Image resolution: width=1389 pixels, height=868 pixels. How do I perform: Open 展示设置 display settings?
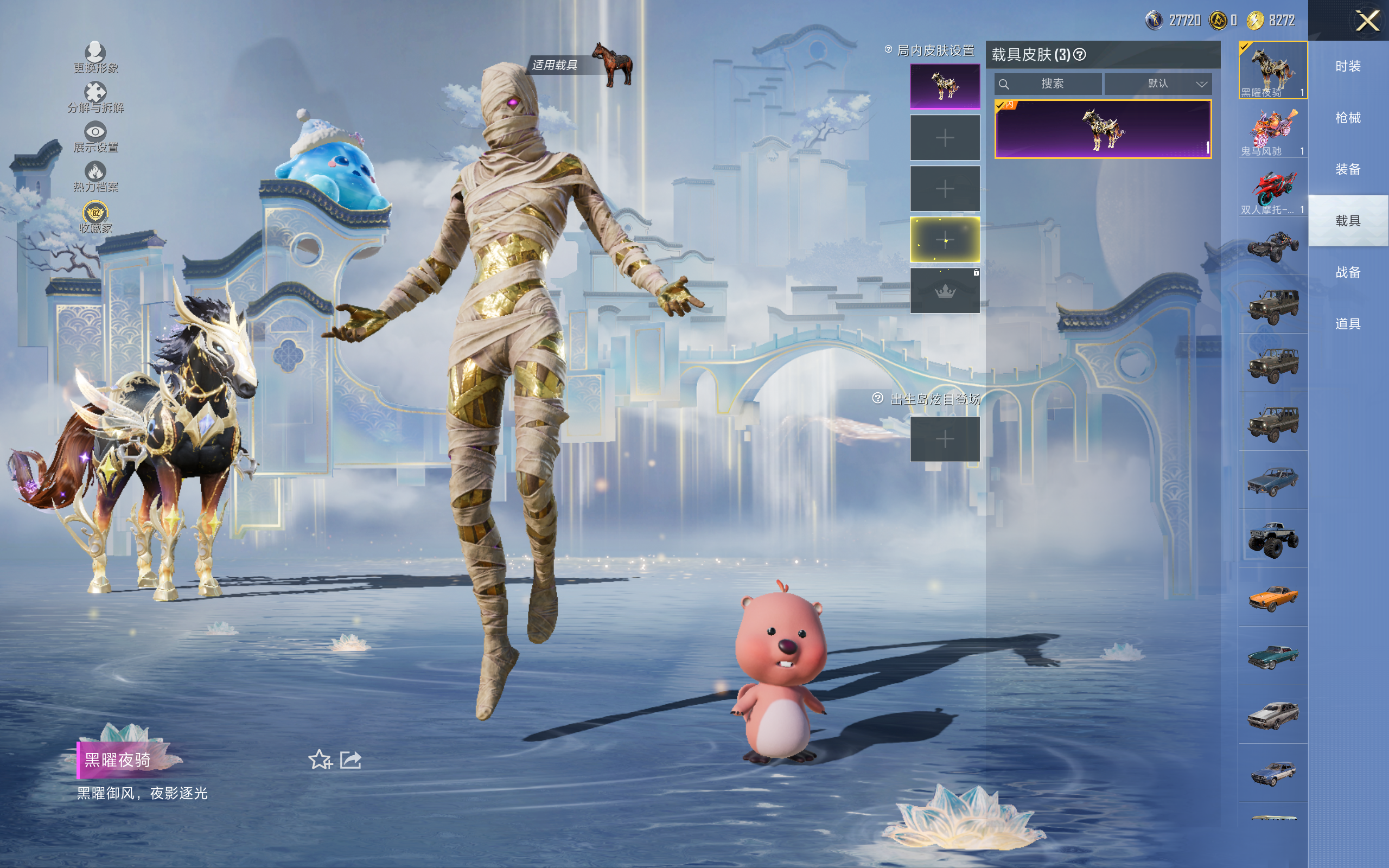coord(95,137)
